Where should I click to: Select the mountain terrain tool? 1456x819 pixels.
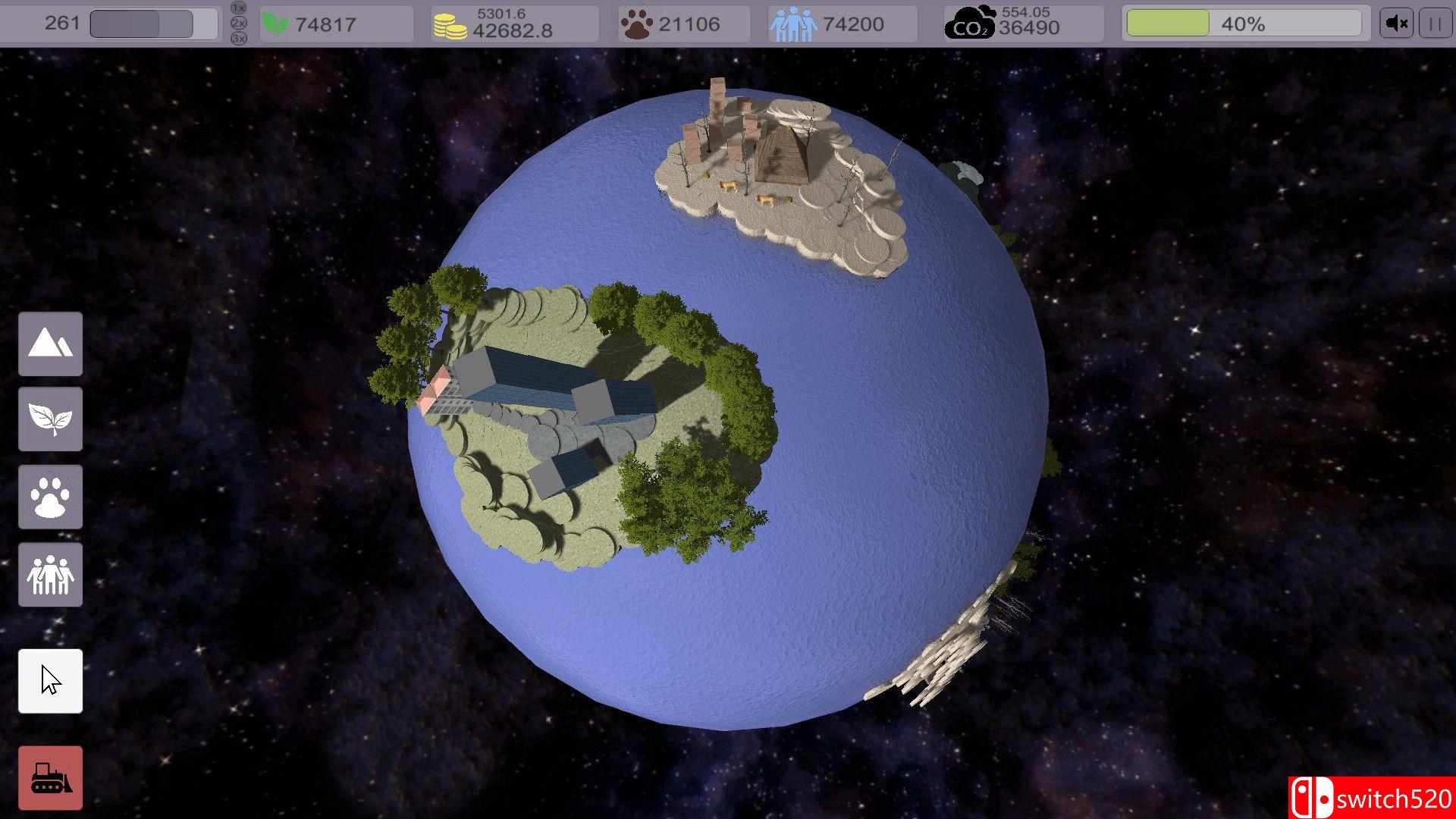(50, 344)
